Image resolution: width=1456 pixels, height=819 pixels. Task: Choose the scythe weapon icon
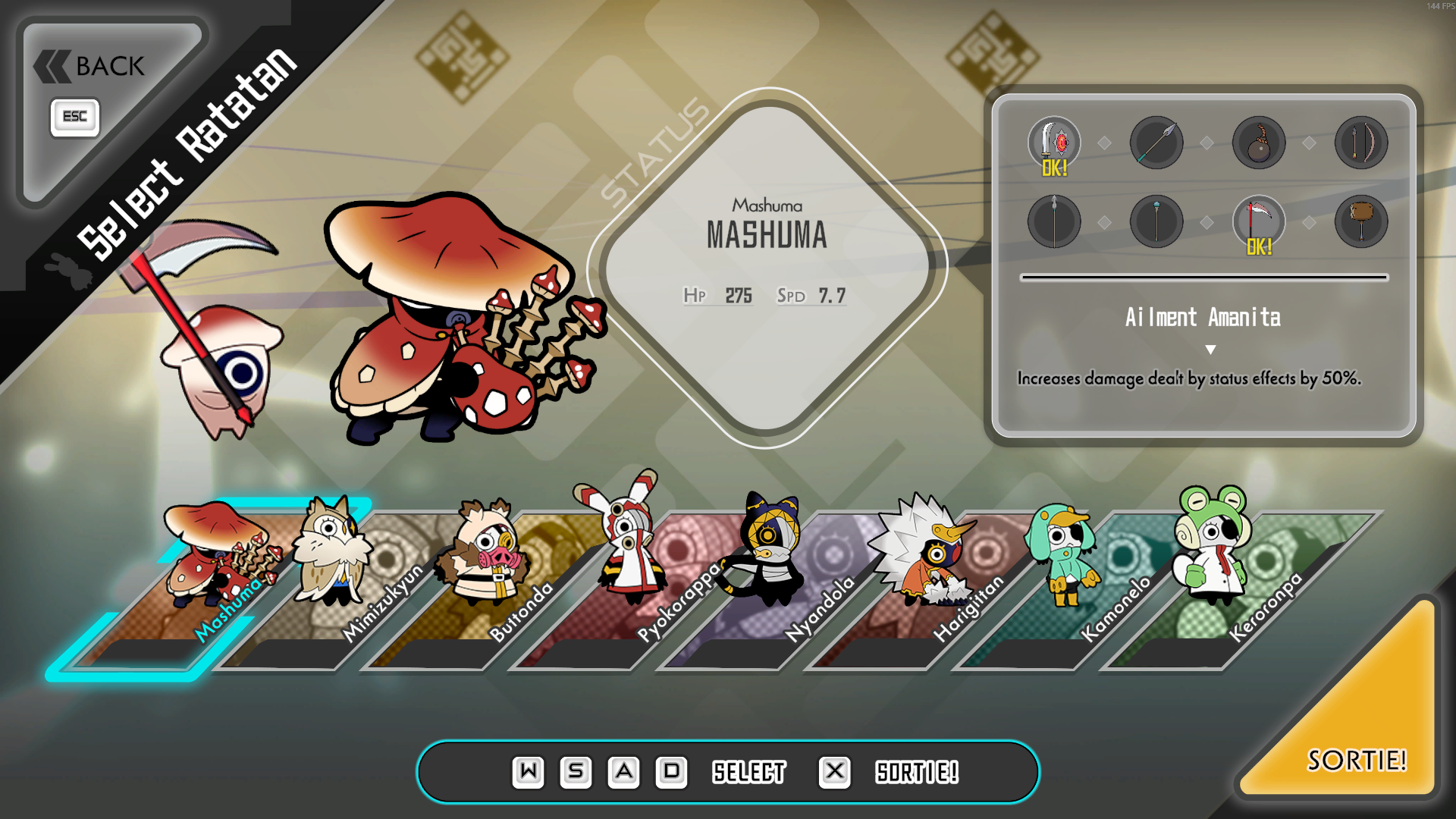(x=1259, y=221)
